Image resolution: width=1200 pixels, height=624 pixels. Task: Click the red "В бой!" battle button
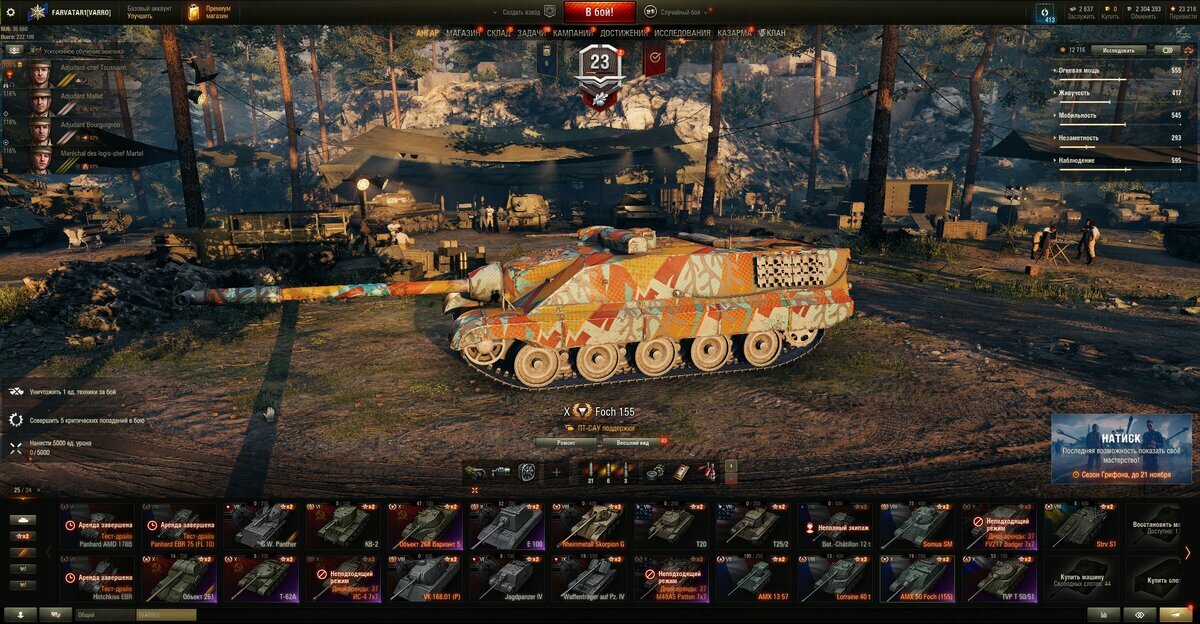[600, 12]
